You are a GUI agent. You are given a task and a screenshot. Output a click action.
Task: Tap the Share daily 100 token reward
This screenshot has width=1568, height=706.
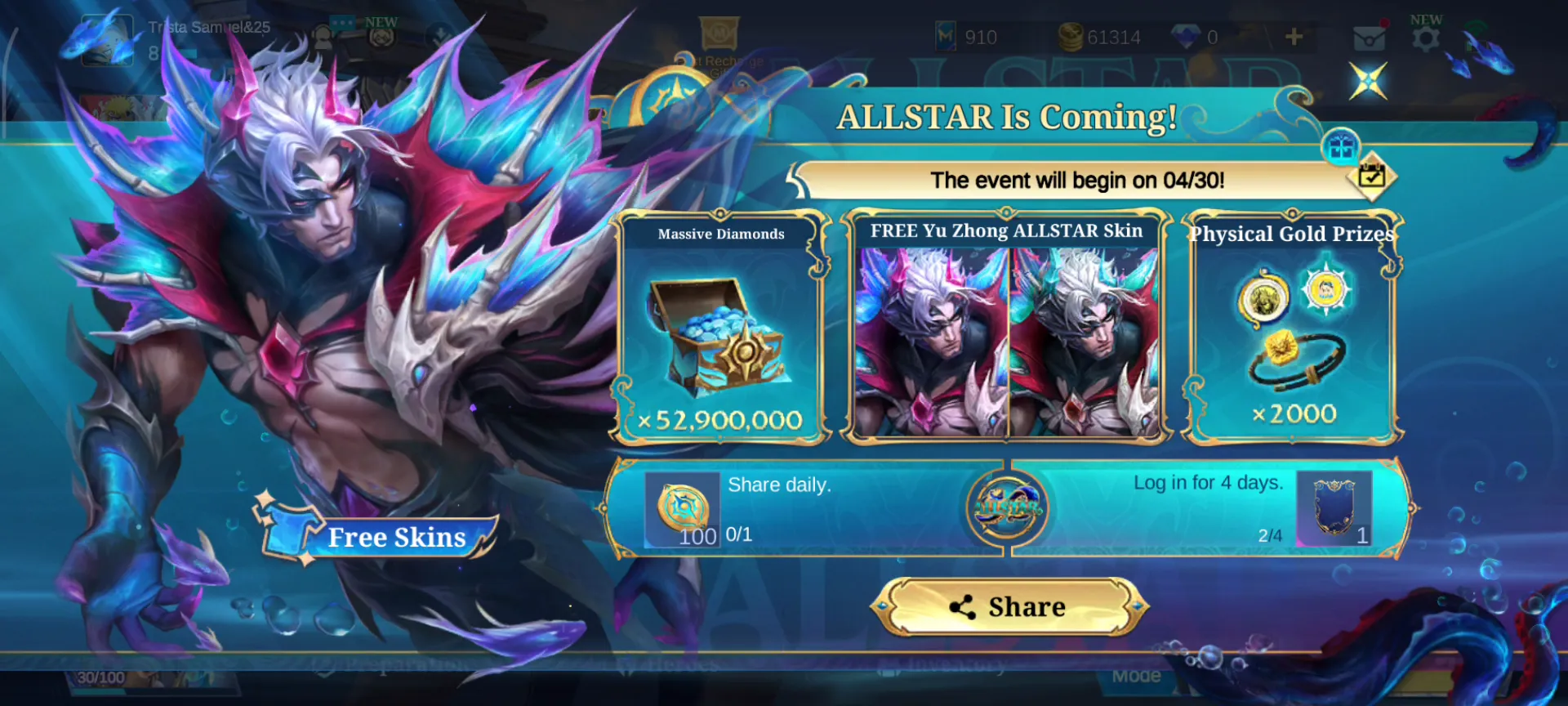click(682, 510)
